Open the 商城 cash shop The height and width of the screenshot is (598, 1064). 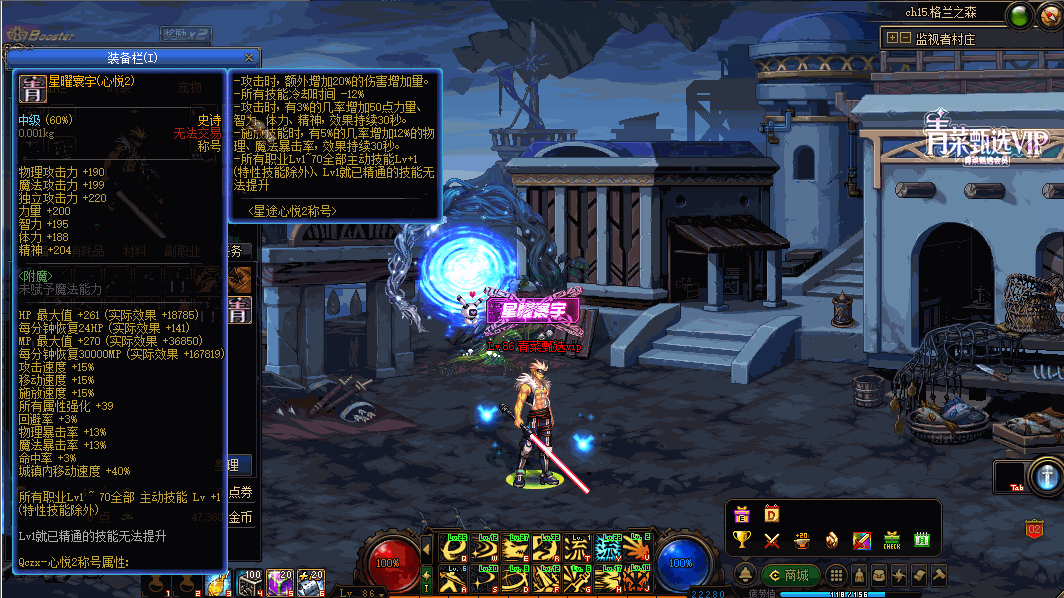(x=789, y=575)
